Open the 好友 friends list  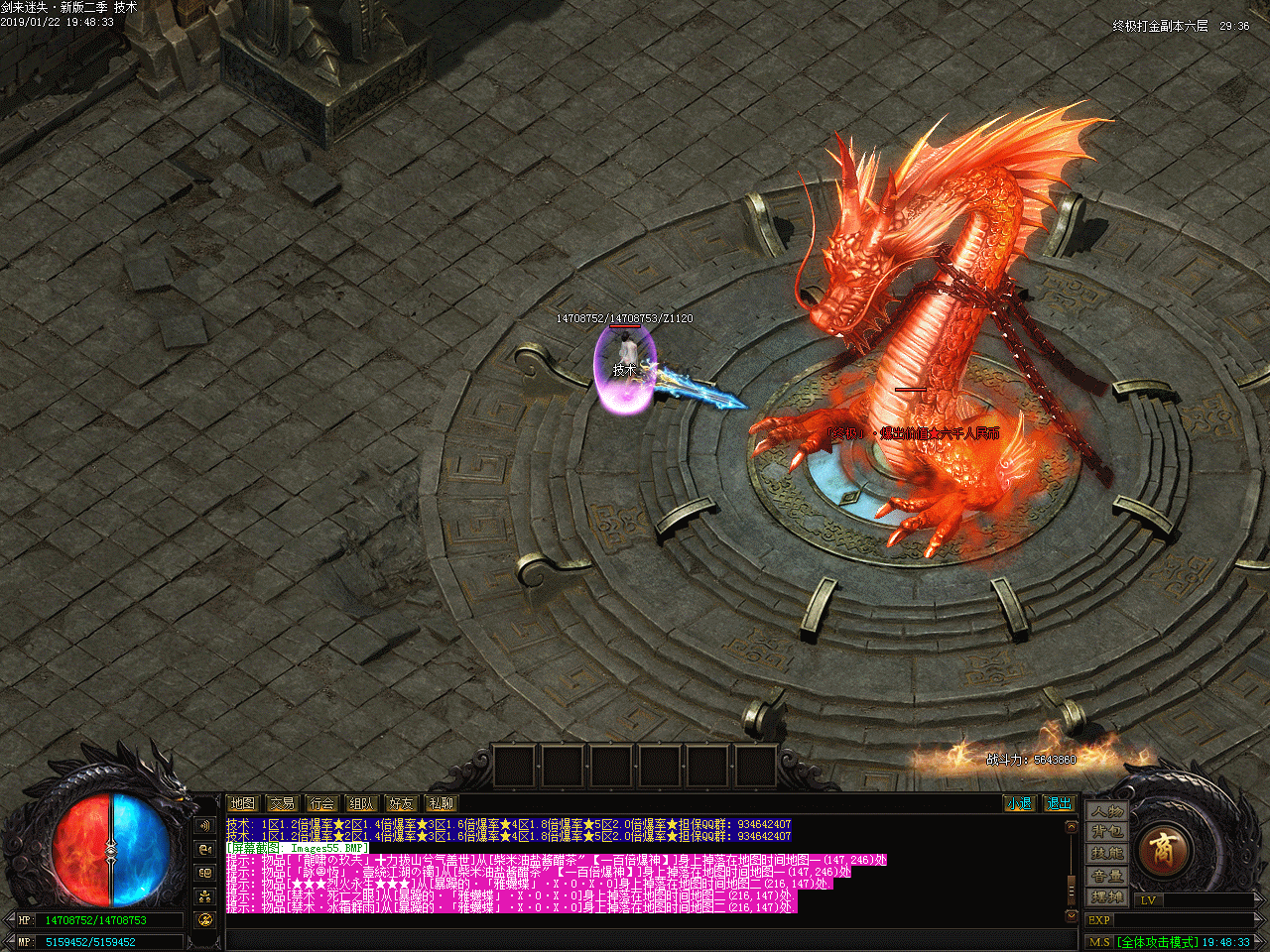click(x=401, y=803)
